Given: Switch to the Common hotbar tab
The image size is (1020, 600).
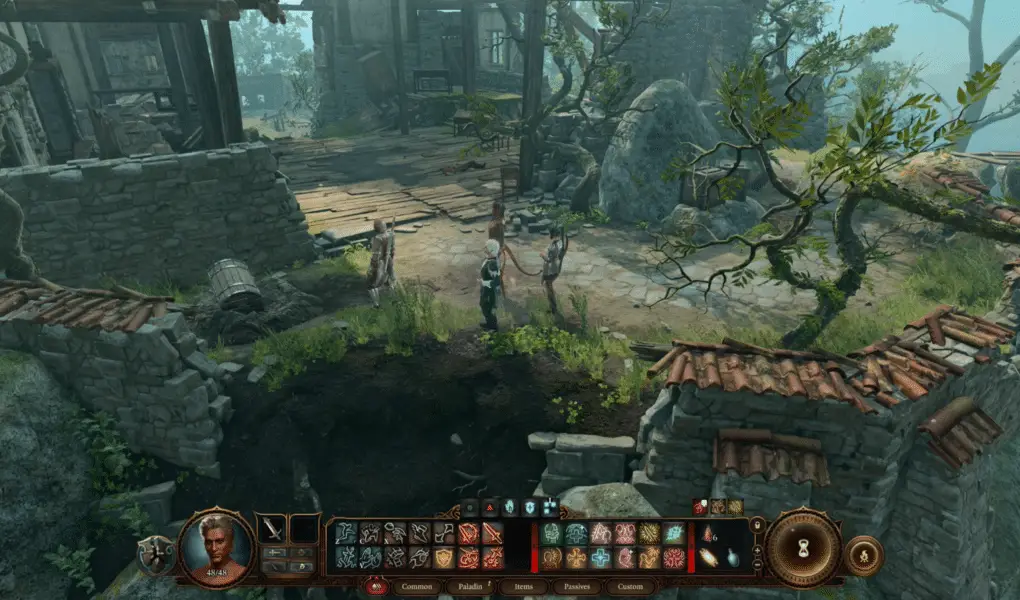Looking at the screenshot, I should coord(416,587).
